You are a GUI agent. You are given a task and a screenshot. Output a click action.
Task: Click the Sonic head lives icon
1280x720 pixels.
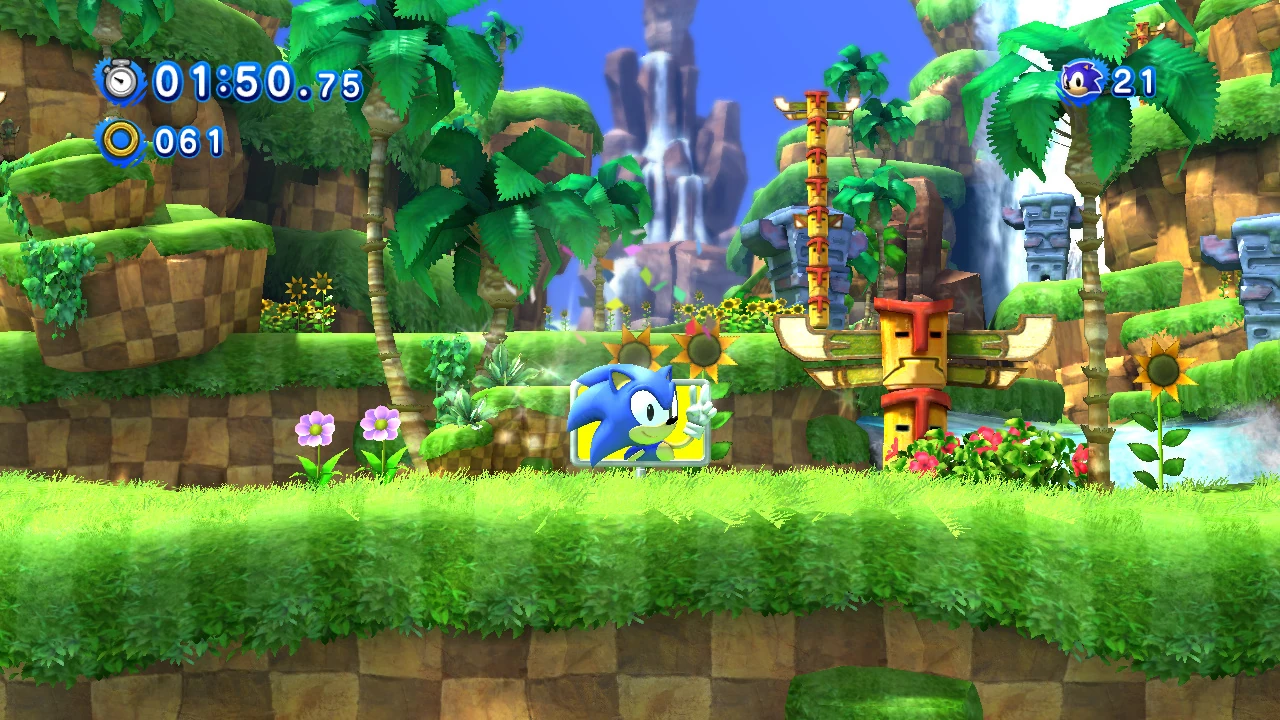click(x=1082, y=81)
